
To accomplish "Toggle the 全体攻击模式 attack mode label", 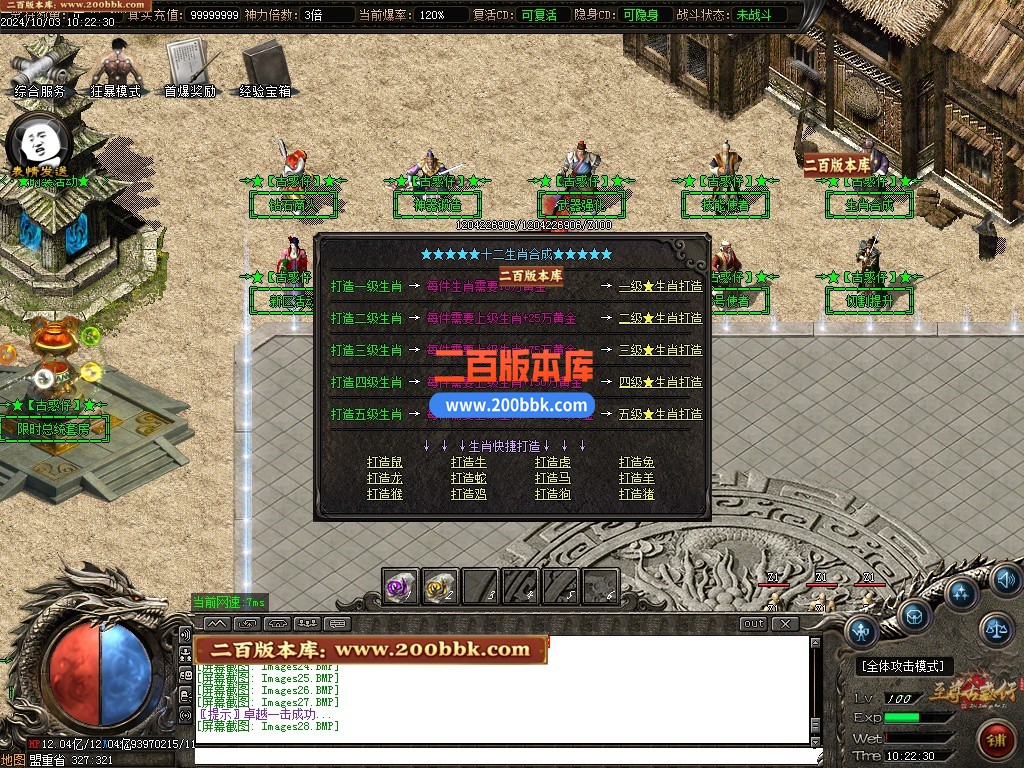I will coord(905,666).
